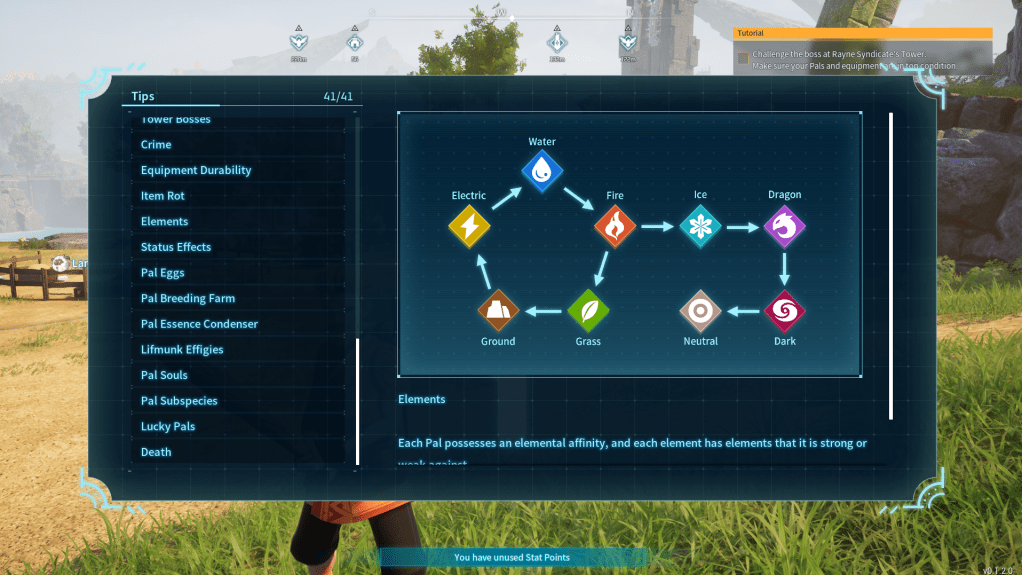Click the unused Stat Points notification
1022x575 pixels.
click(511, 557)
